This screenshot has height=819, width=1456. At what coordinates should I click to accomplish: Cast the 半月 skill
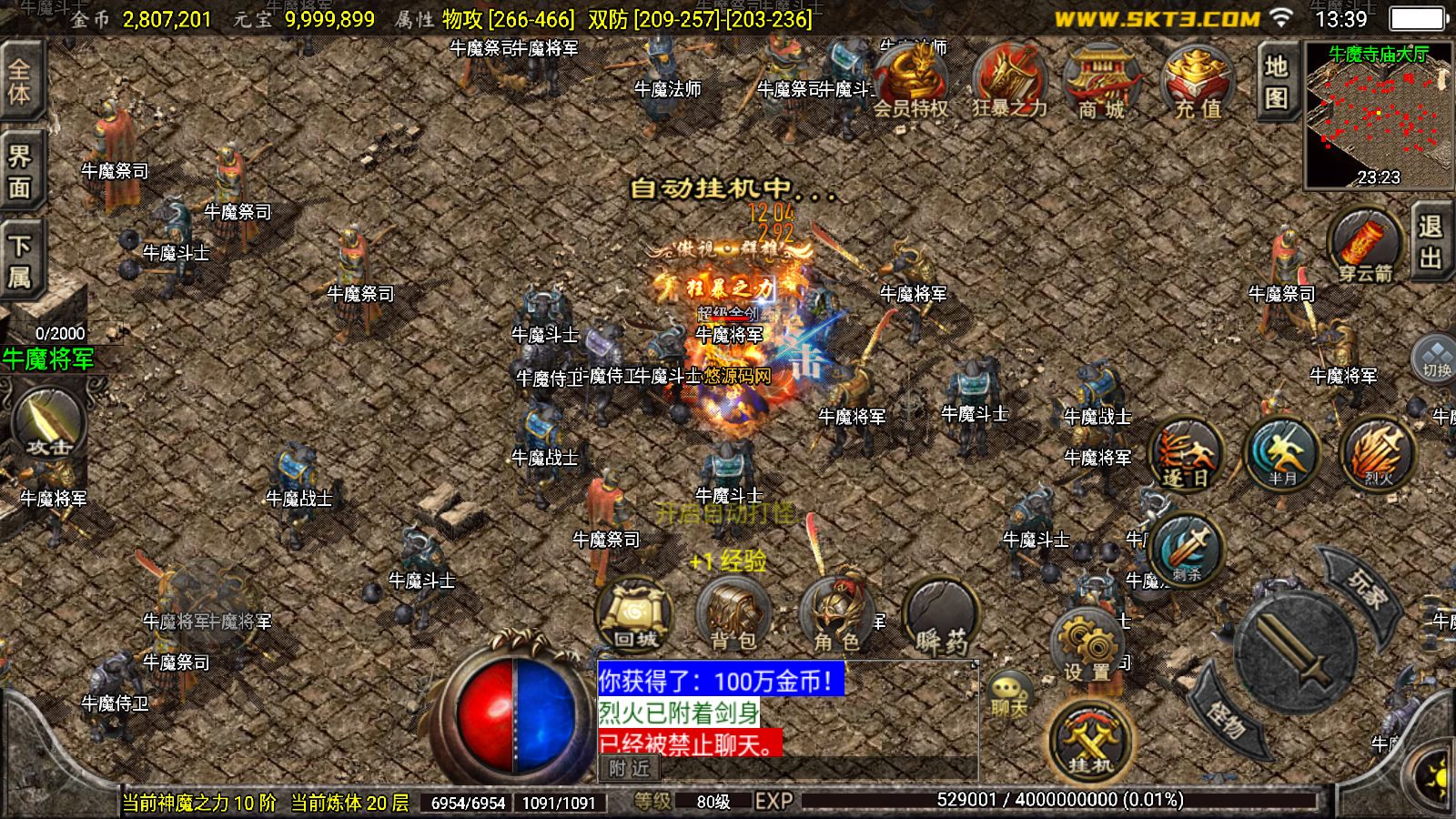[1282, 453]
